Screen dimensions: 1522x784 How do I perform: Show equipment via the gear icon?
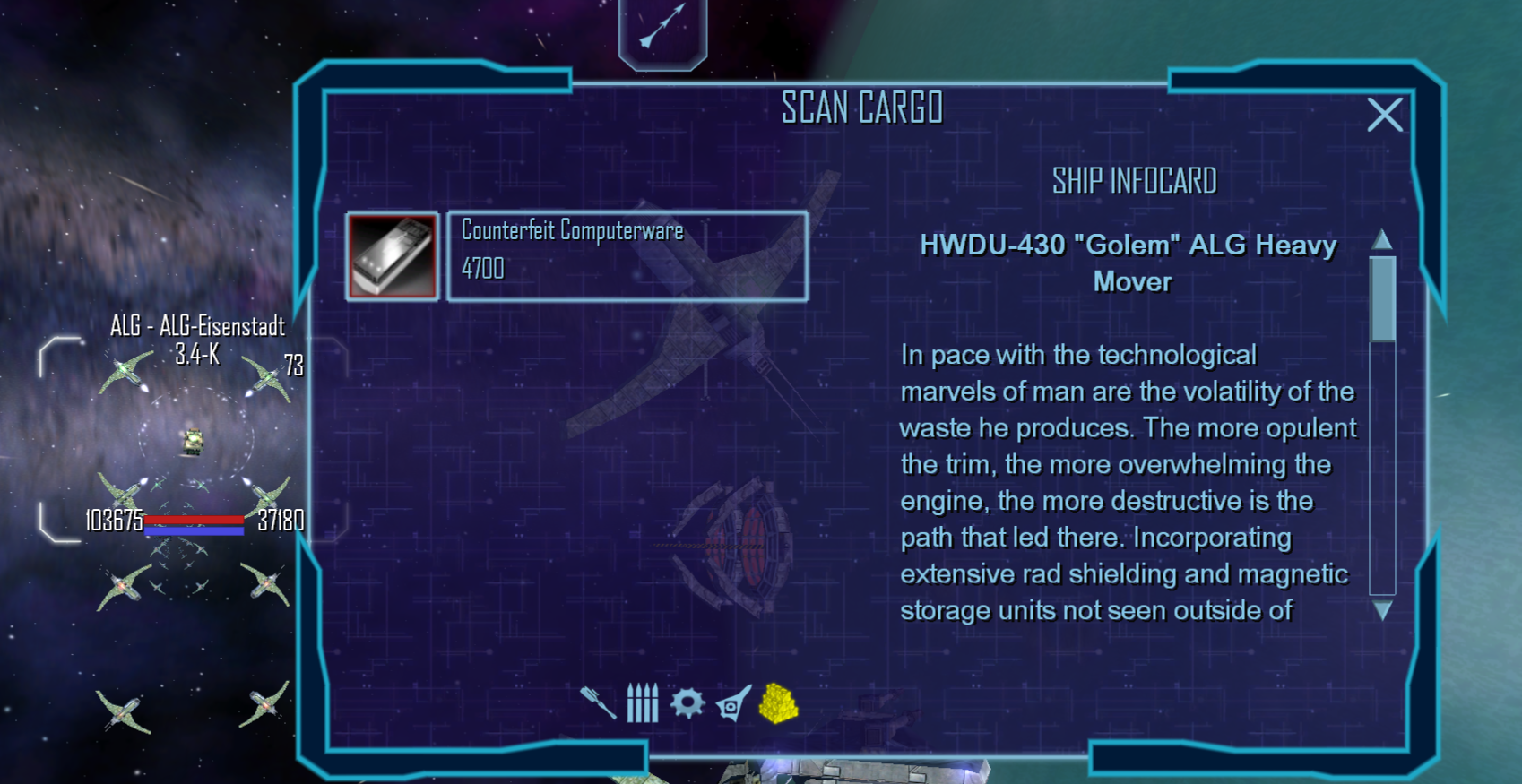coord(687,703)
